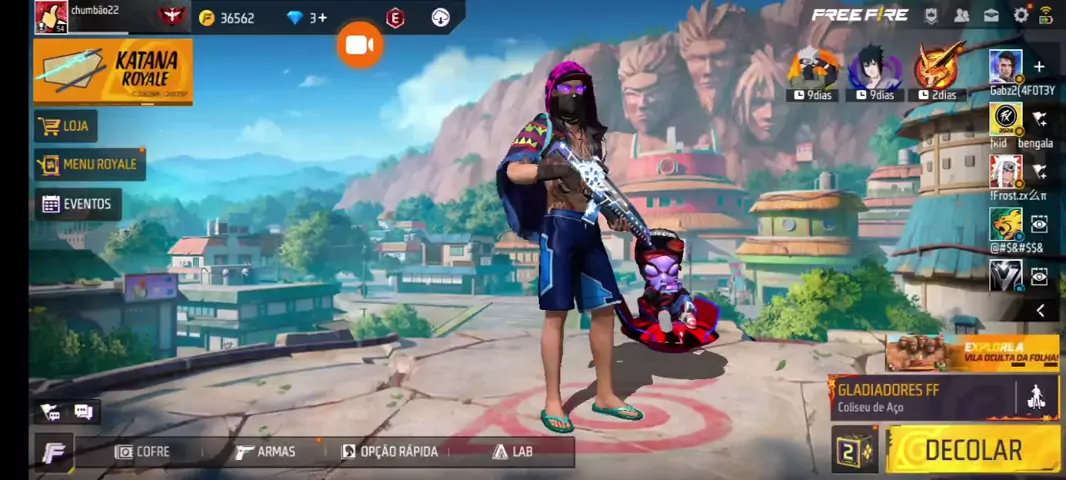Open Opção Rápida
Screen dimensions: 1066x480
[x=390, y=452]
